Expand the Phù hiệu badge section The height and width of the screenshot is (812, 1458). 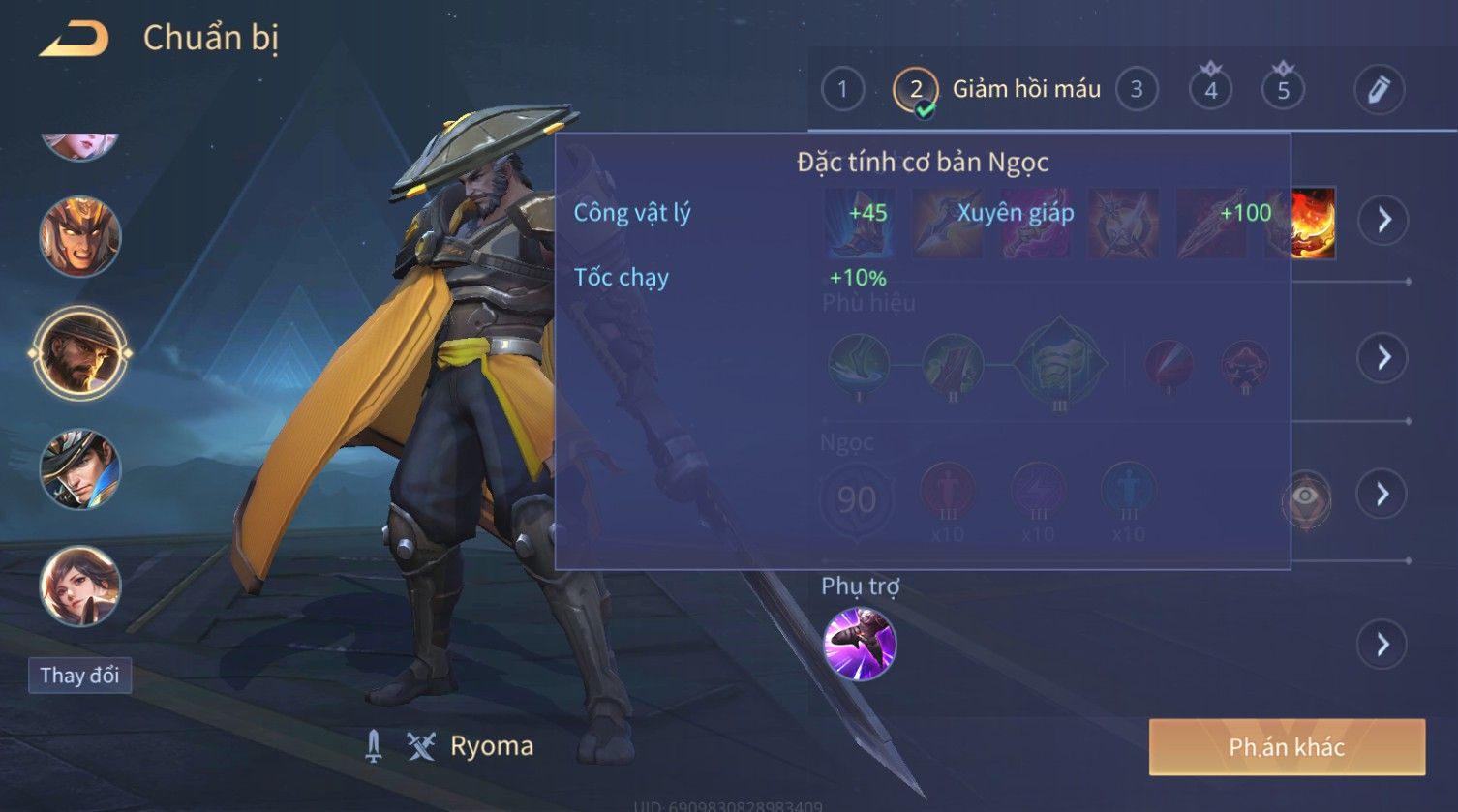pyautogui.click(x=1382, y=358)
